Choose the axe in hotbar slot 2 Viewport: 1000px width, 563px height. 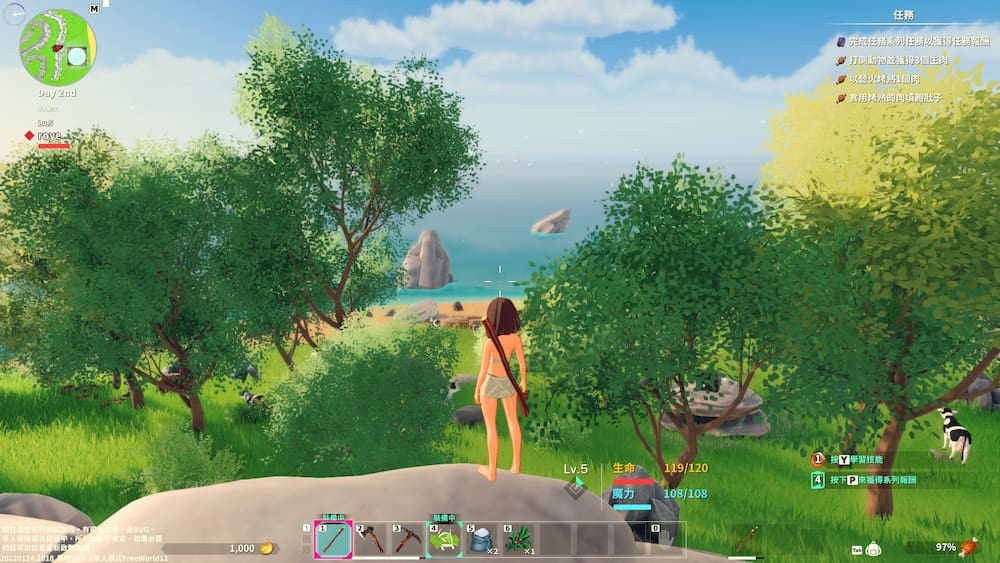tap(371, 541)
